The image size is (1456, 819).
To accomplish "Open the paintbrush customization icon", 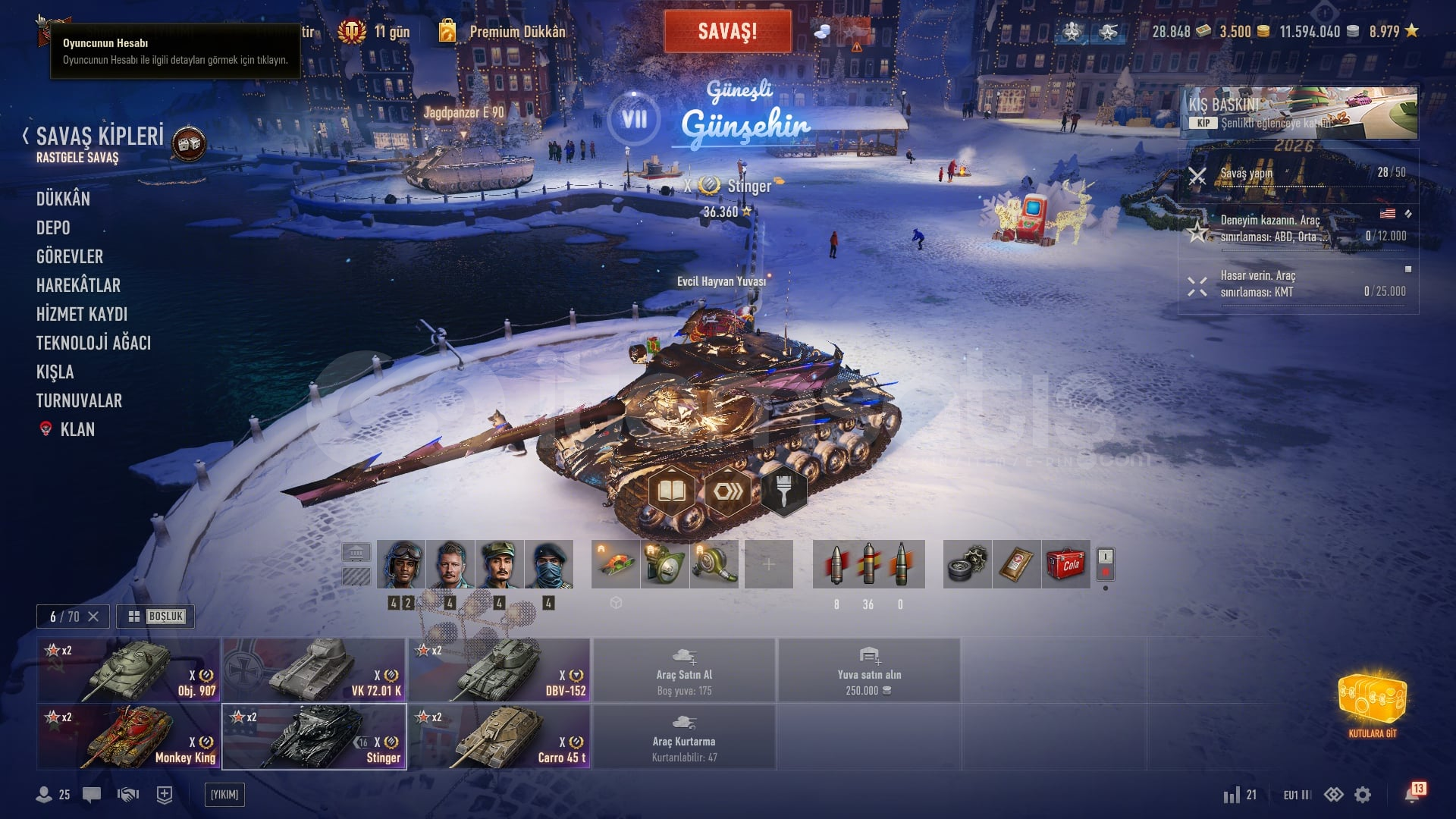I will click(783, 492).
